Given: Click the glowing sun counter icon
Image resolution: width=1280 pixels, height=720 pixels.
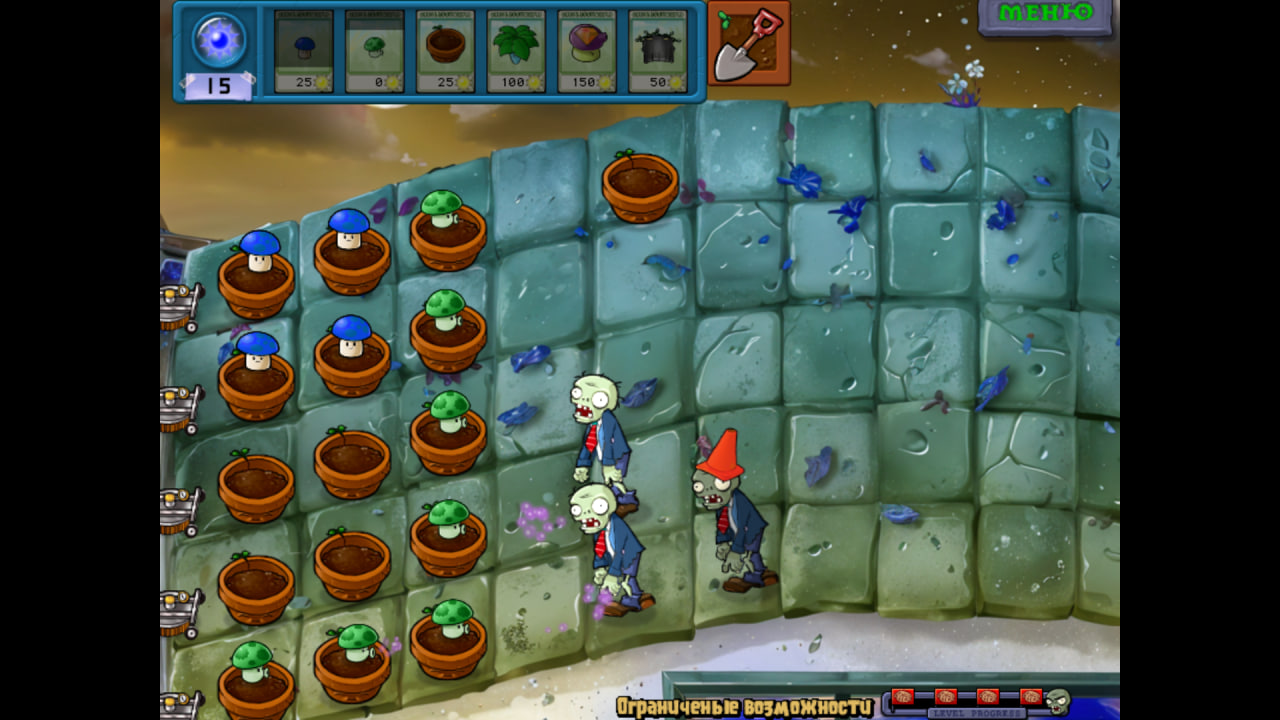Looking at the screenshot, I should click(x=217, y=40).
